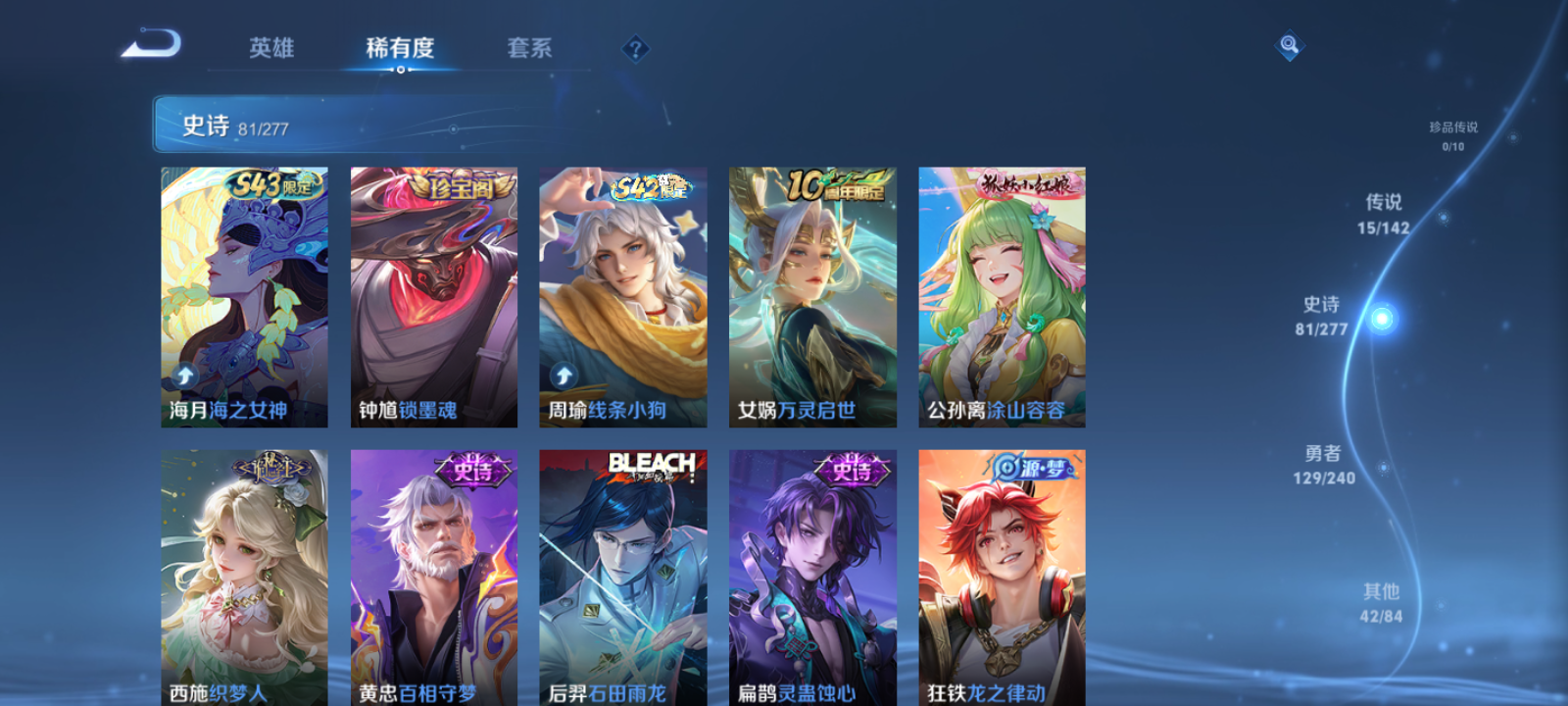Switch to the 英雄 tab
The image size is (1568, 706).
(273, 48)
